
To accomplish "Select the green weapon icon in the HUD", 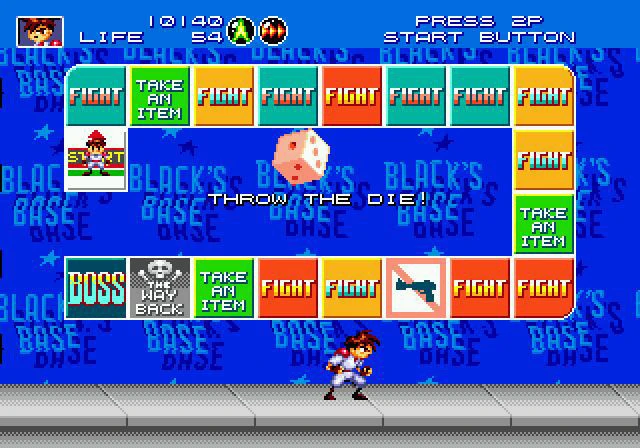I will tap(241, 31).
